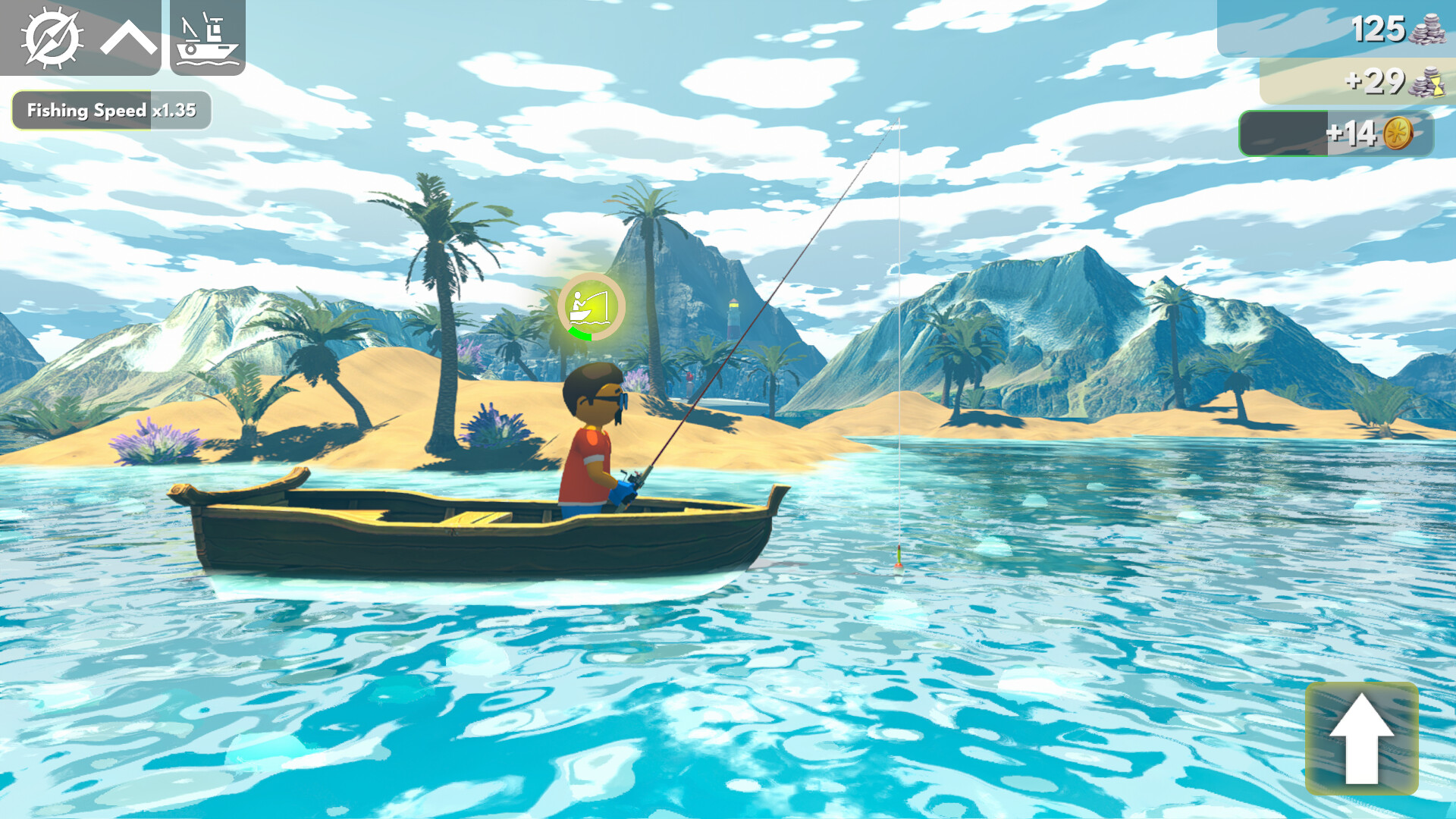Open the compass navigation menu

click(x=53, y=38)
